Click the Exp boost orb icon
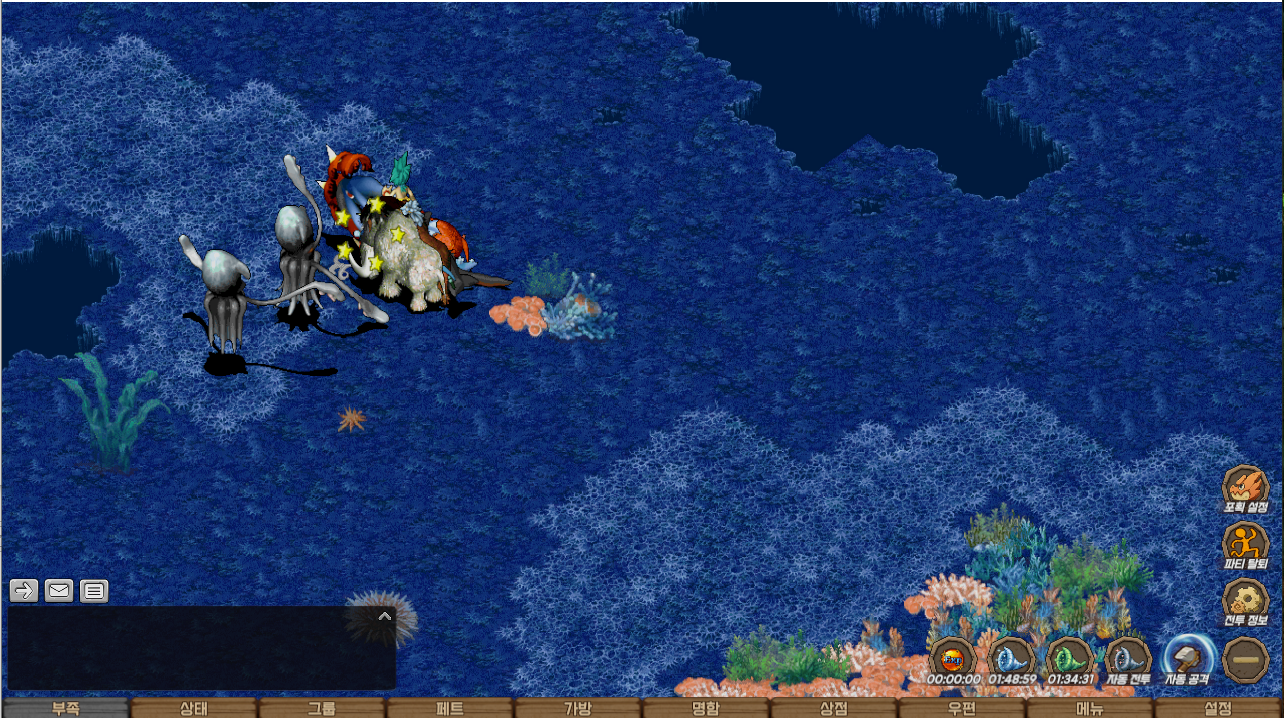Image resolution: width=1284 pixels, height=718 pixels. click(x=952, y=659)
